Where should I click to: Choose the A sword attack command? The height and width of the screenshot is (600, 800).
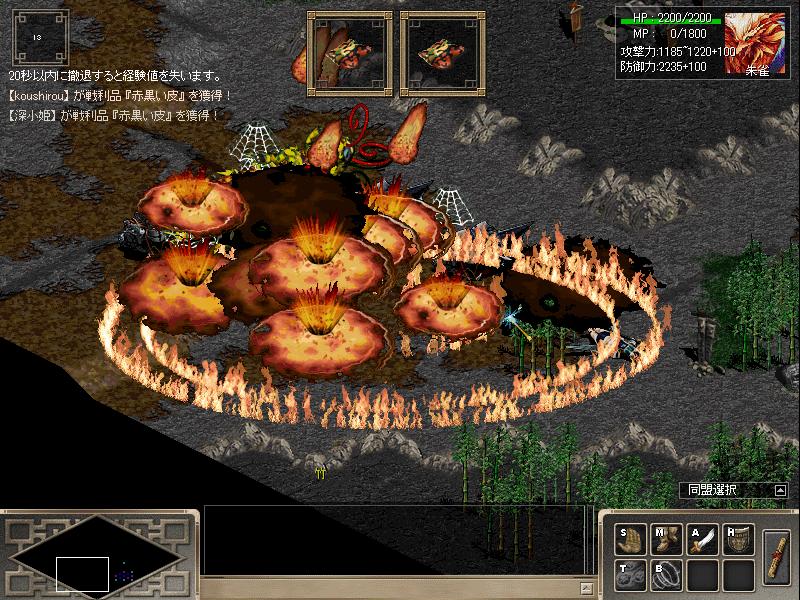702,539
